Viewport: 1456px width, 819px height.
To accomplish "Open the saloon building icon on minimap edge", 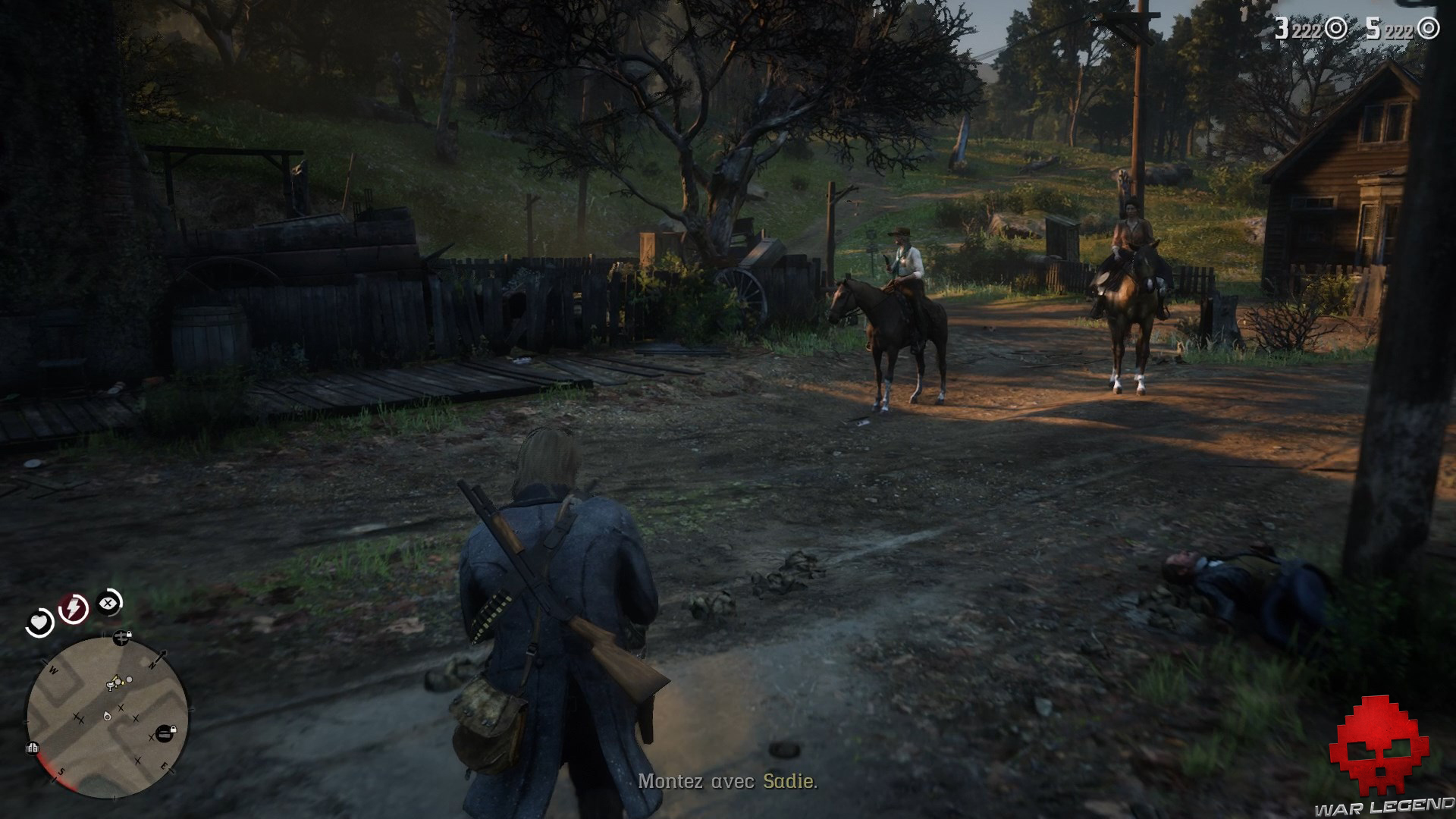I will [x=32, y=748].
